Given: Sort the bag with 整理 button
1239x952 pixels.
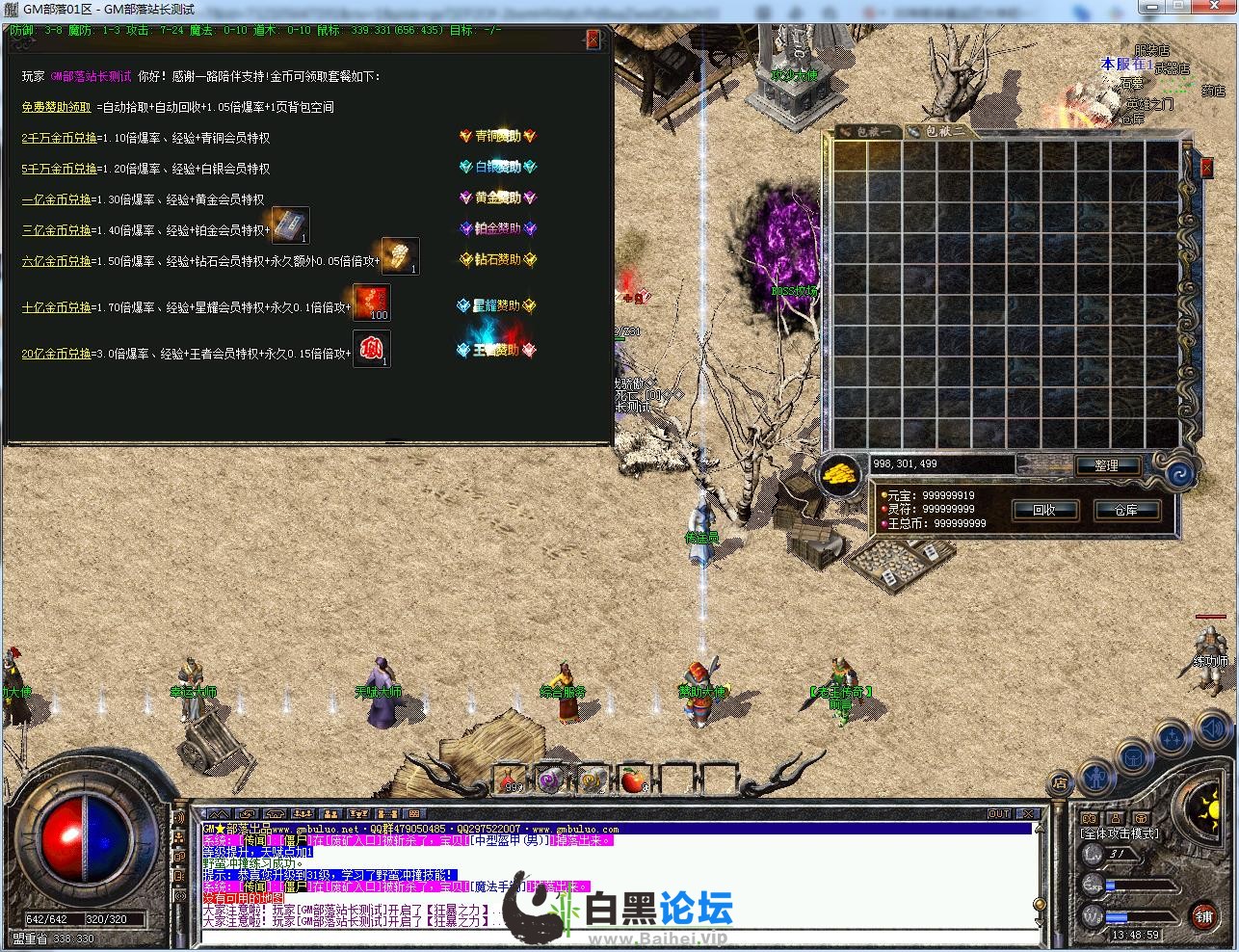Looking at the screenshot, I should click(1106, 465).
